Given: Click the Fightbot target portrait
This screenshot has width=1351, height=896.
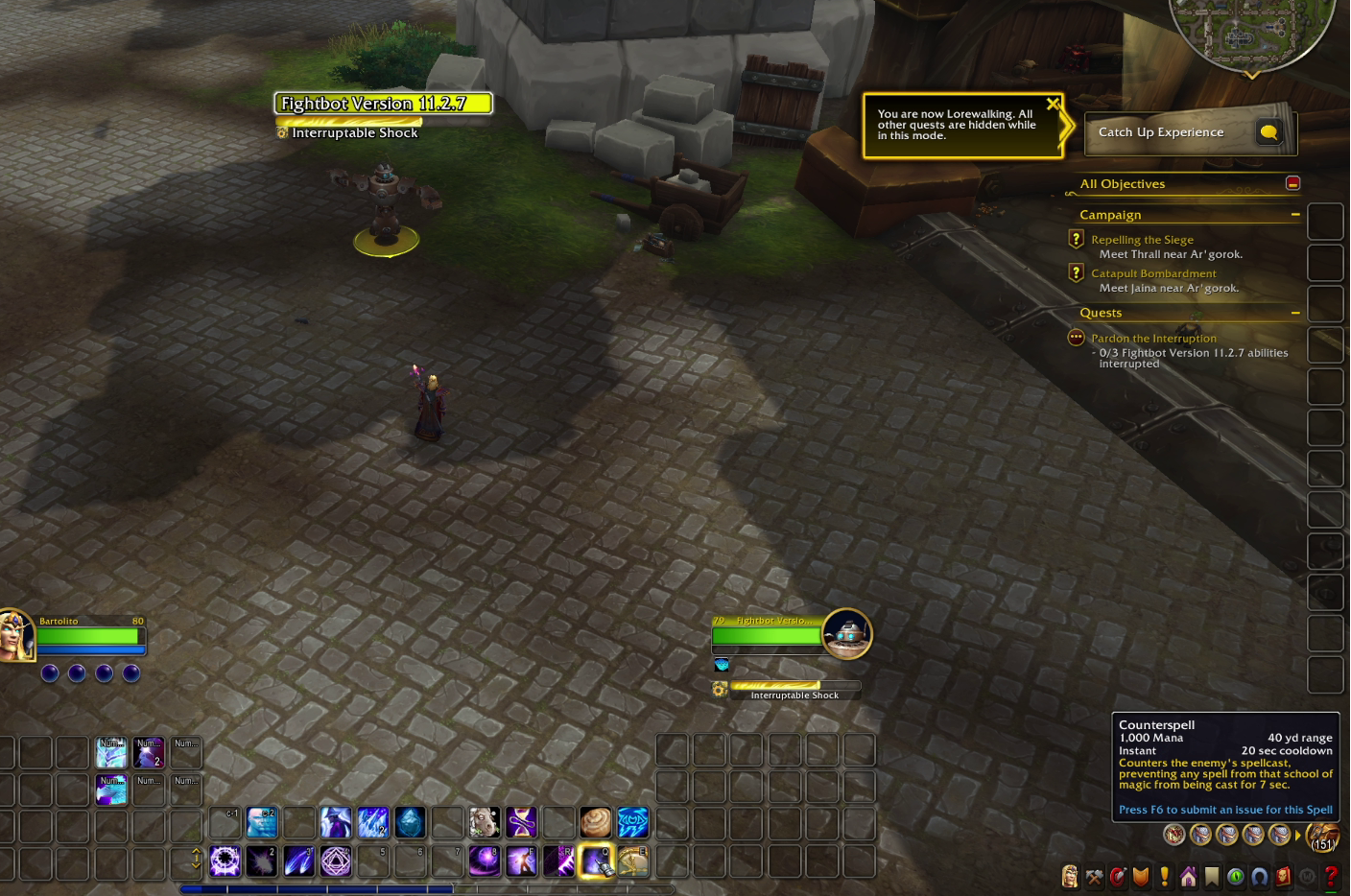Looking at the screenshot, I should (846, 633).
